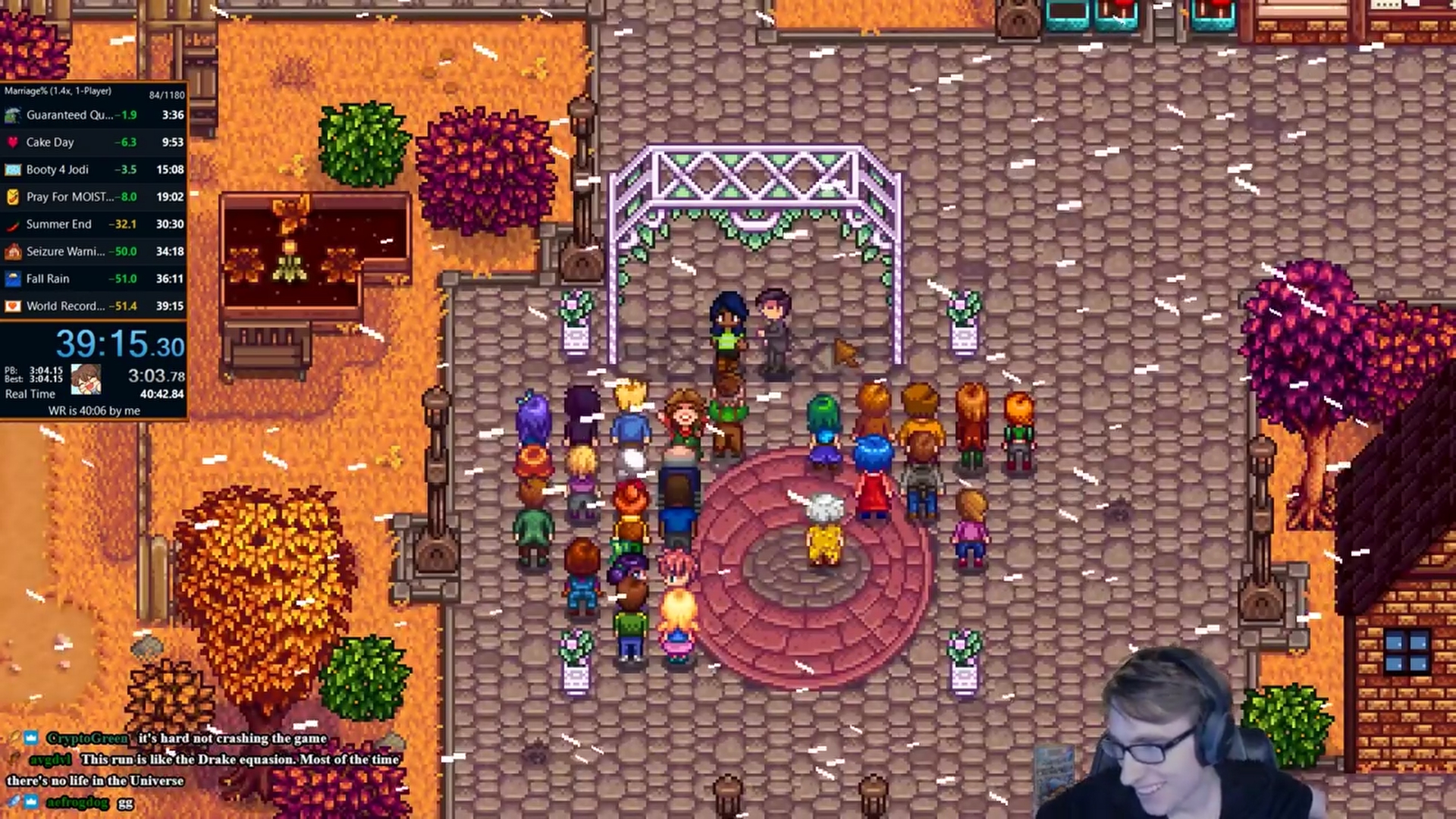Select the pepper icon next to Summer End
Screen dimensions: 1456x819
coord(14,224)
